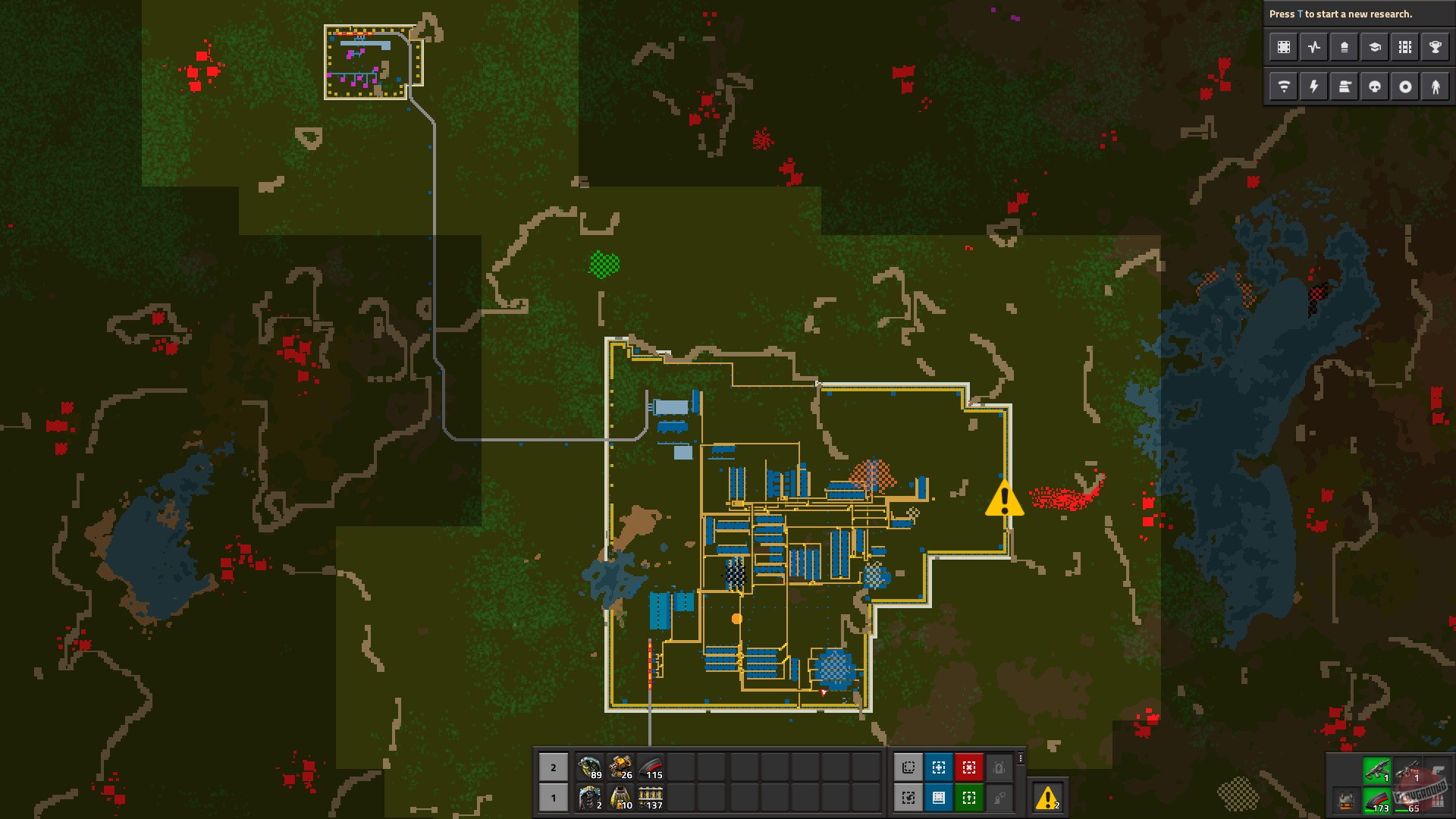This screenshot has width=1456, height=819.
Task: Select the grenade stack in the quickbar
Action: coord(590,767)
